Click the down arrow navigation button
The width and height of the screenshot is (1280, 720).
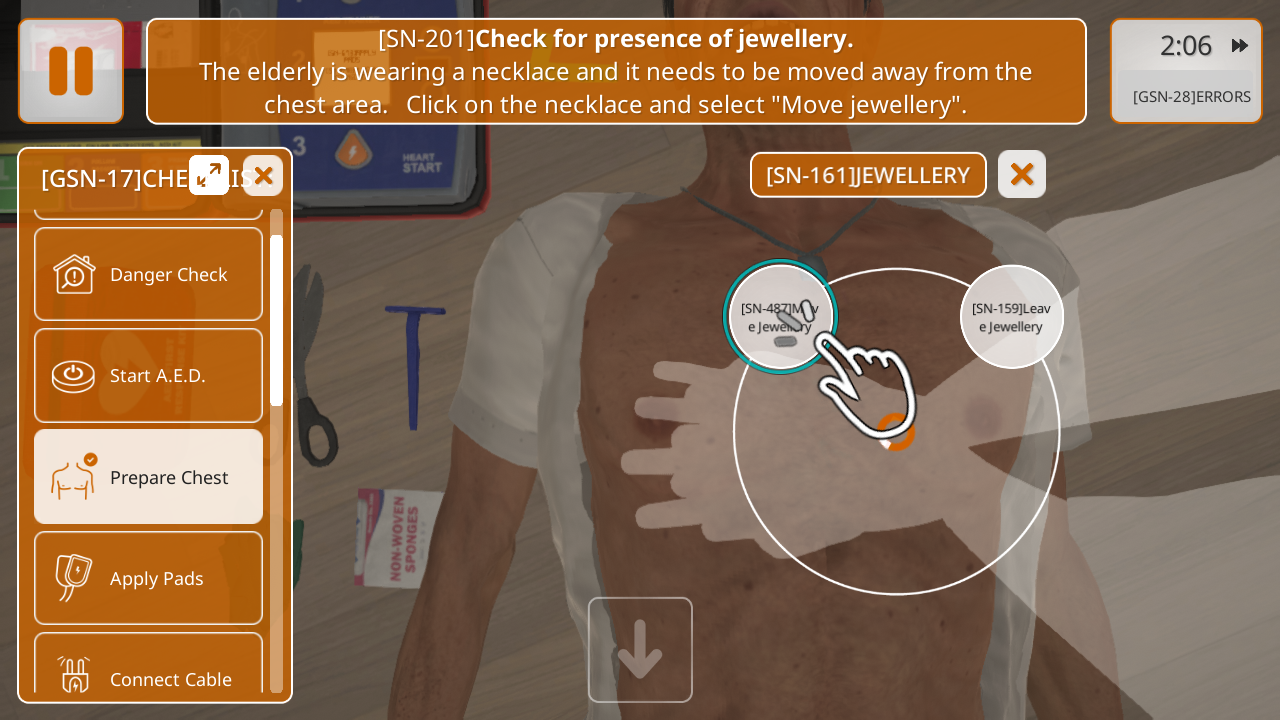[x=640, y=650]
